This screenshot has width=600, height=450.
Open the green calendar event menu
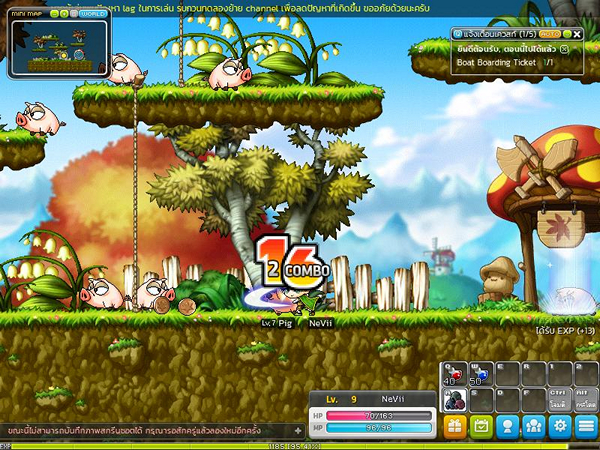point(481,426)
